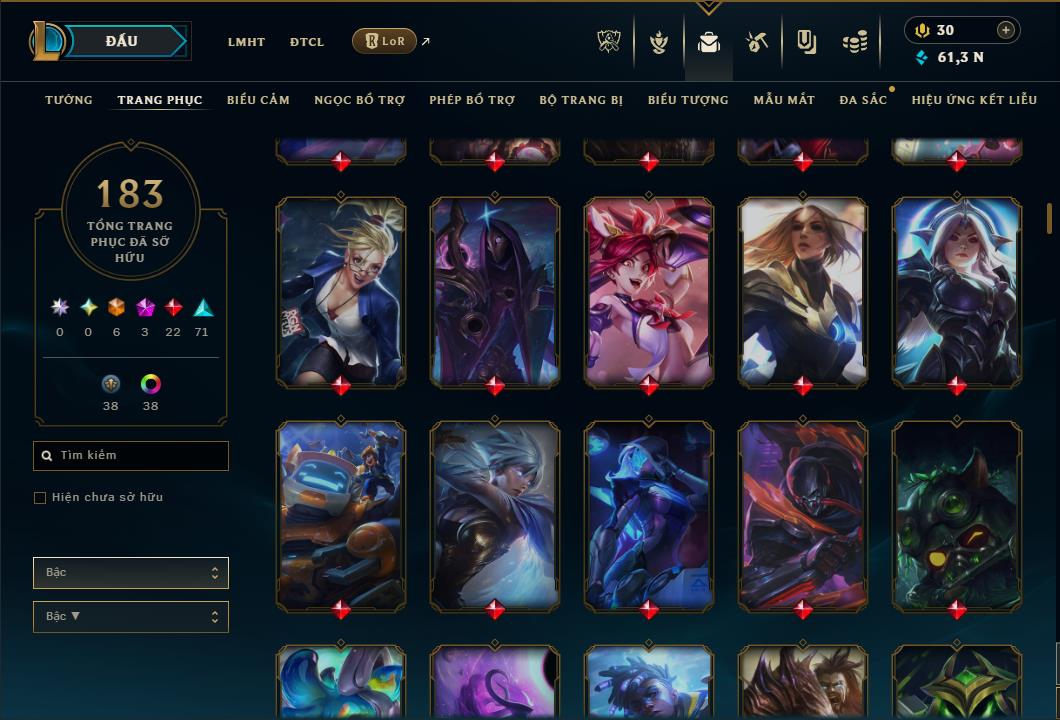Viewport: 1060px width, 720px height.
Task: Open the HIỆU ỨNG KẾT LIỄU tab
Action: [x=974, y=100]
